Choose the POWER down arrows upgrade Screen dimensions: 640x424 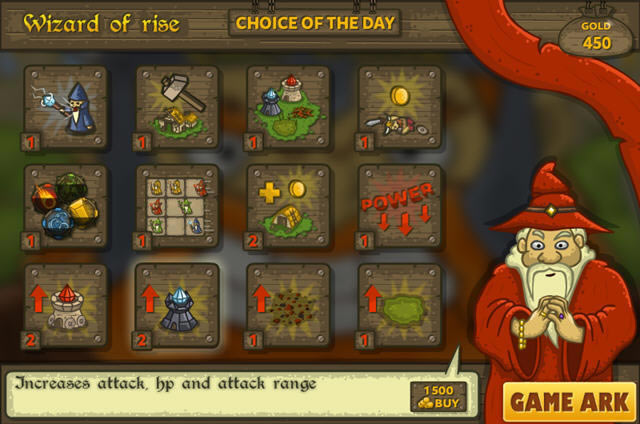[400, 206]
